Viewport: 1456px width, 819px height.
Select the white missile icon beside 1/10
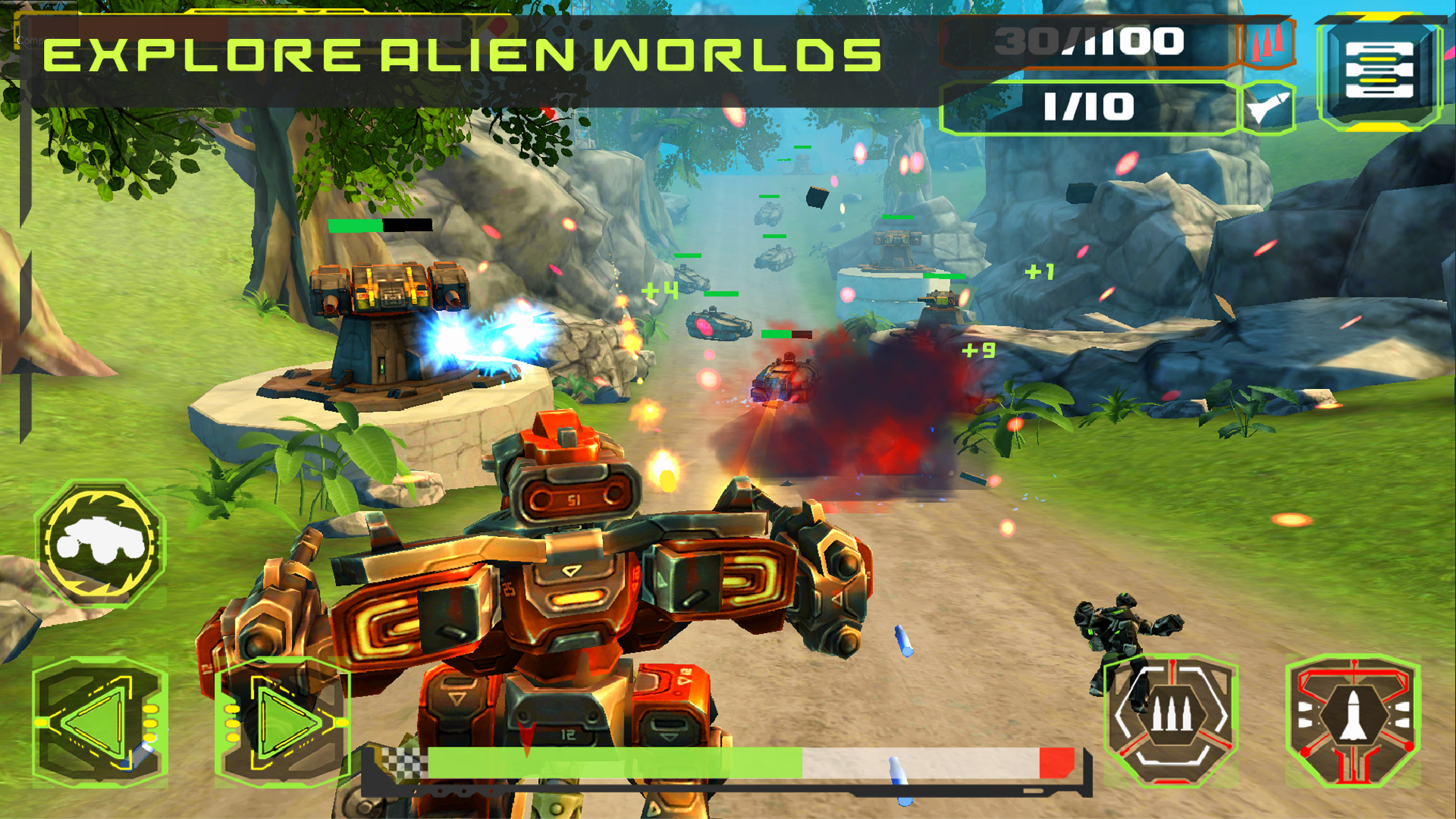(x=1268, y=107)
